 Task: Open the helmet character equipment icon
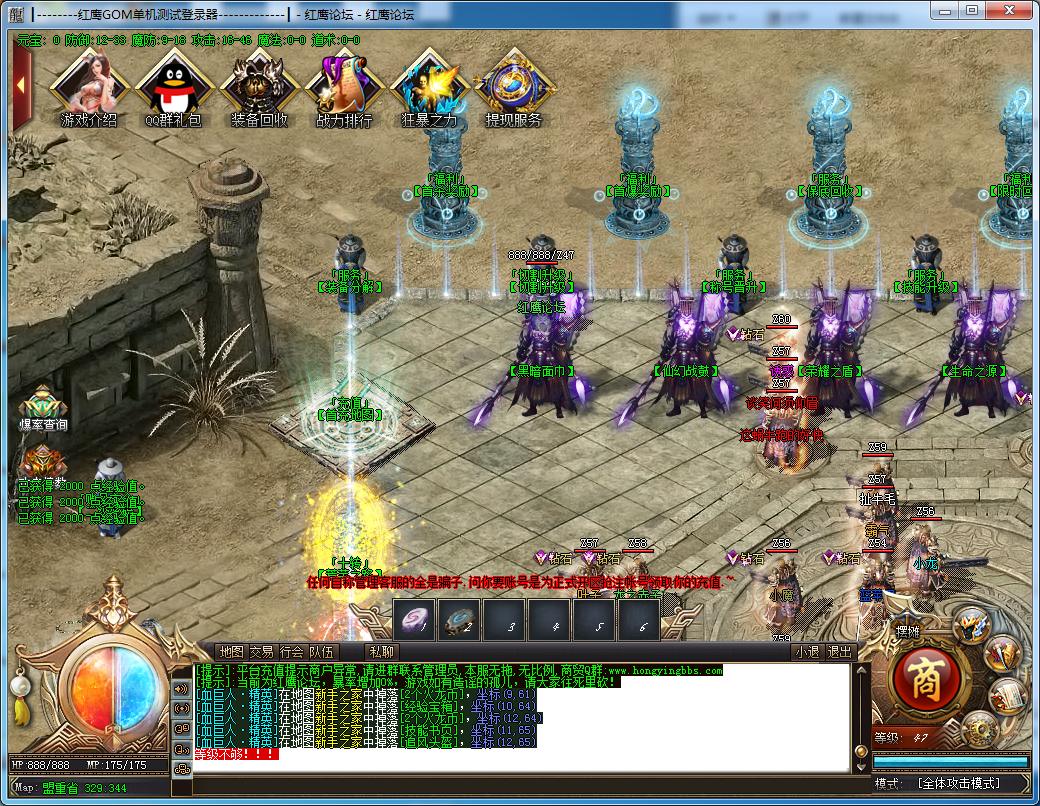970,624
